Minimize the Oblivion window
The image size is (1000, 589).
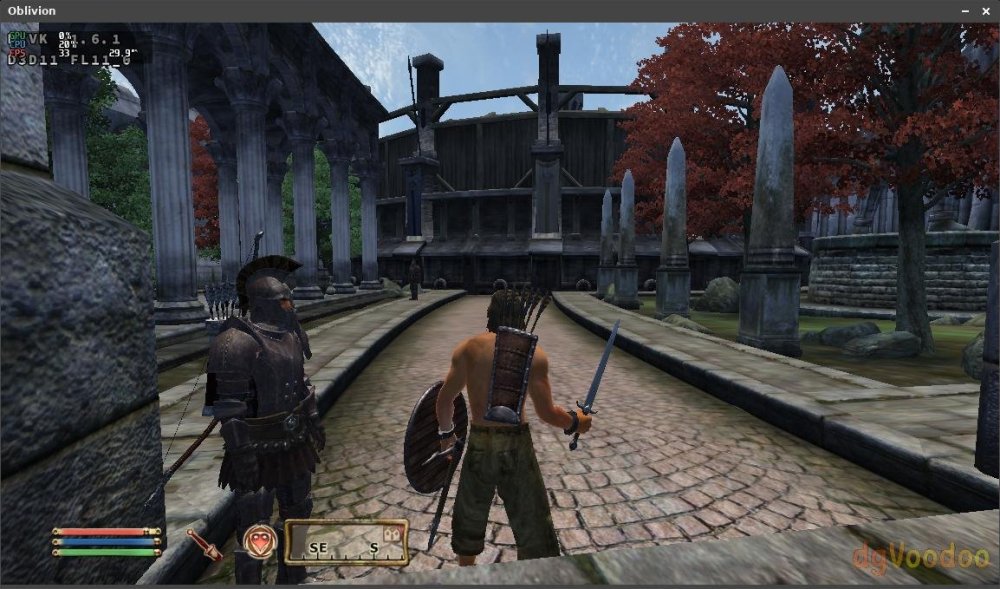point(965,10)
